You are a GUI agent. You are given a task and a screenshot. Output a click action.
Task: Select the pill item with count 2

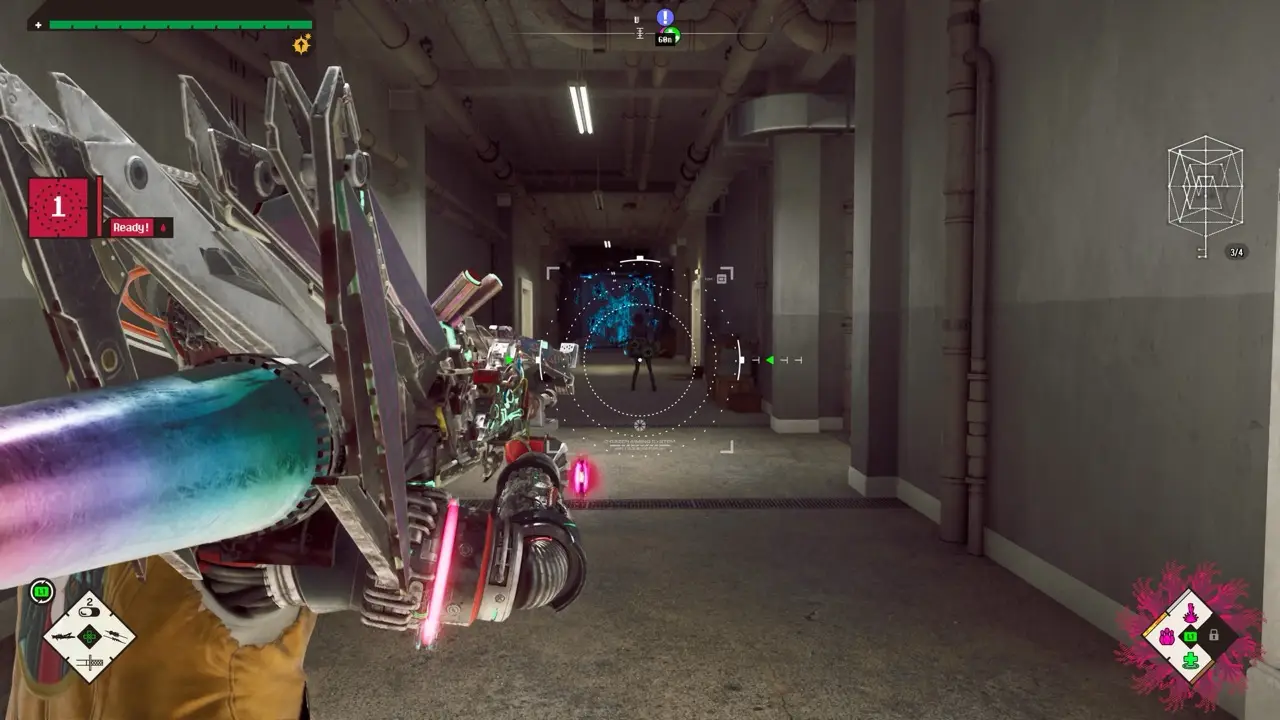90,610
